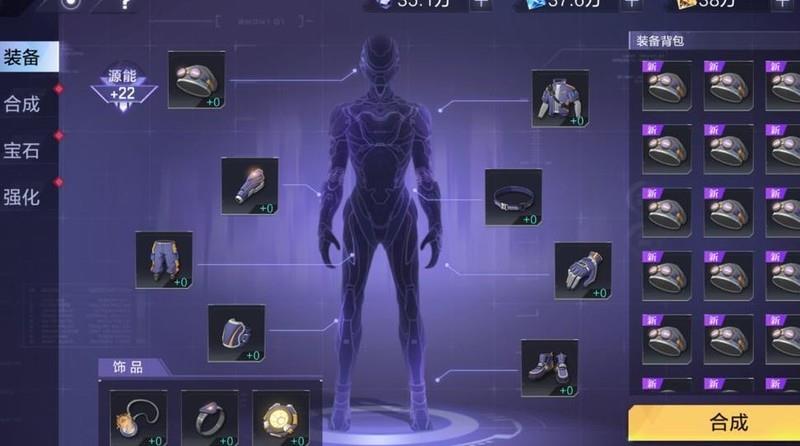Open the 合成 tab in sidebar
This screenshot has height=446, width=800.
click(24, 104)
